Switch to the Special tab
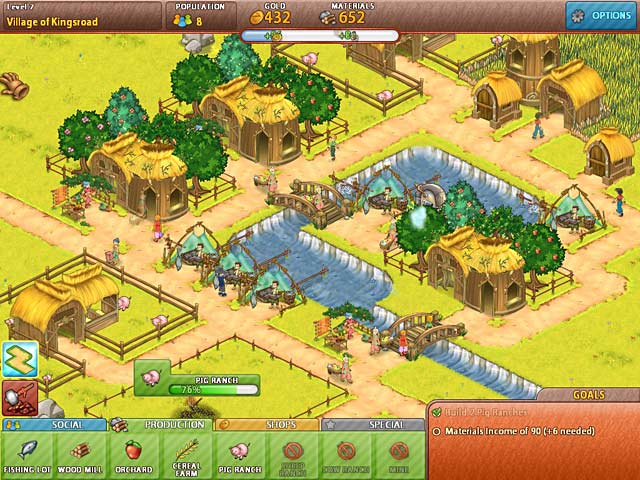 (x=374, y=425)
